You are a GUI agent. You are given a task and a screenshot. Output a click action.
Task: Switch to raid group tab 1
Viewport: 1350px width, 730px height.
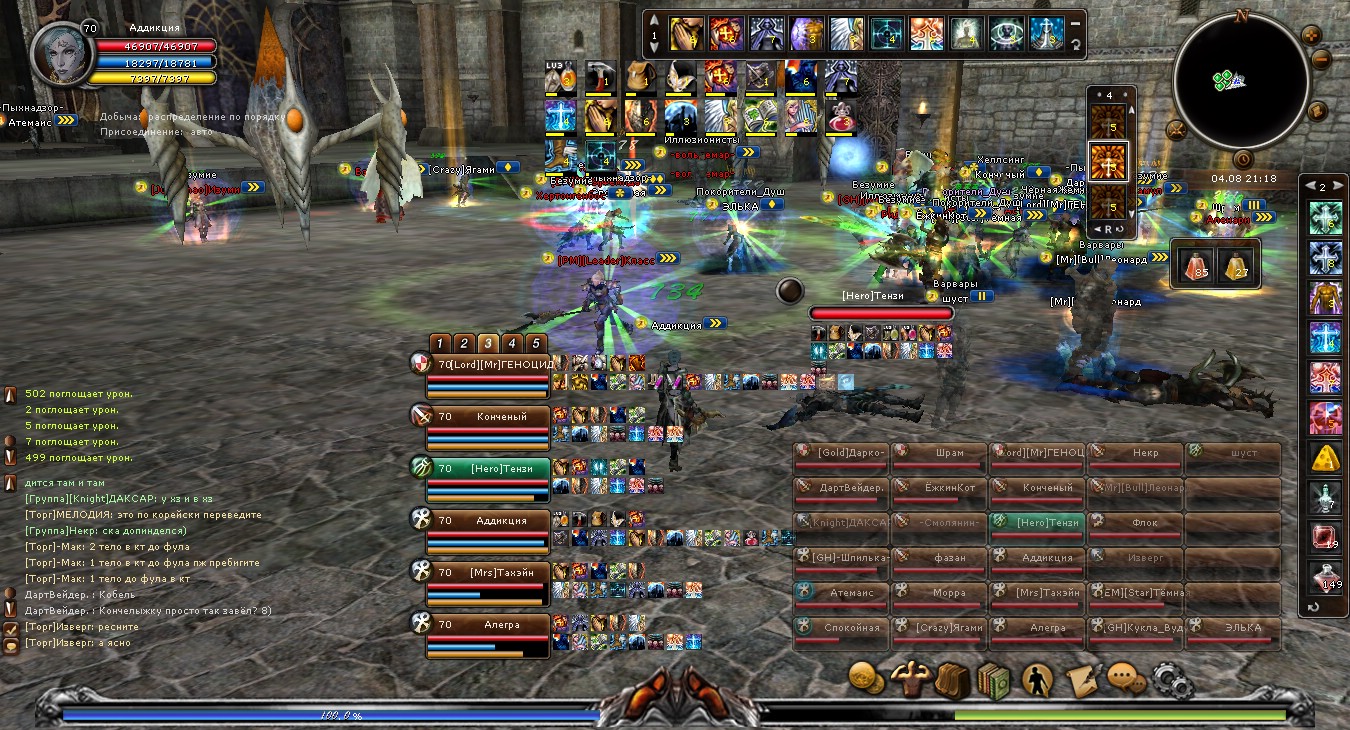coord(440,343)
